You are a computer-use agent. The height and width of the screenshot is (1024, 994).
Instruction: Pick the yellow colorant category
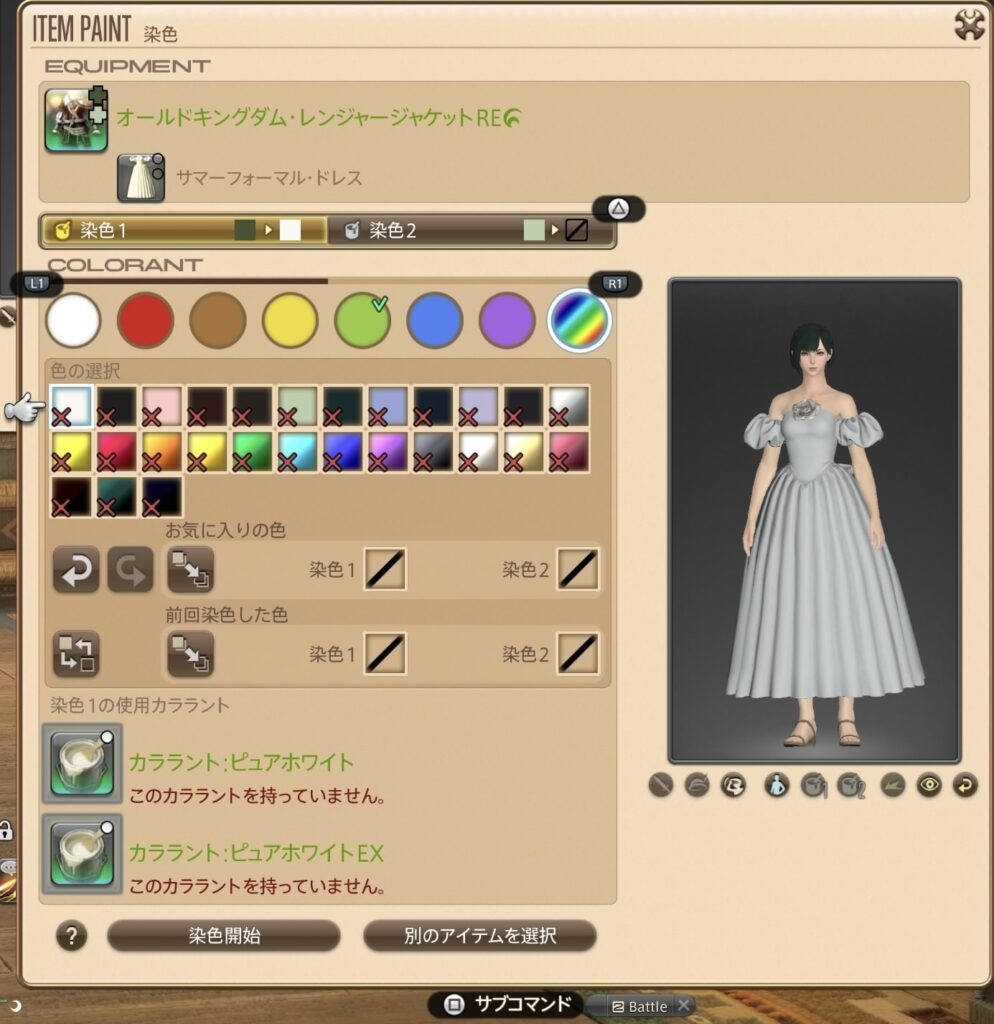coord(290,320)
